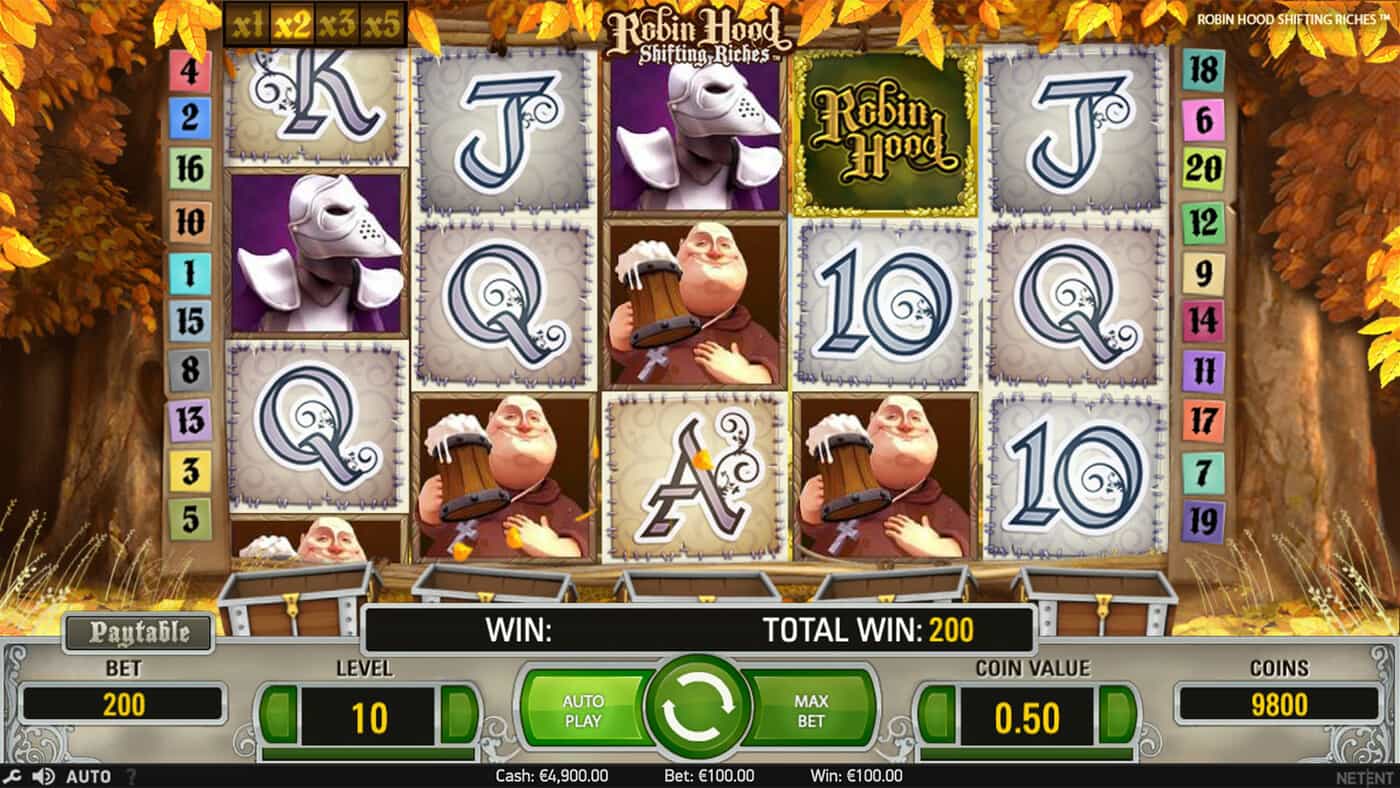Viewport: 1400px width, 788px height.
Task: Spin the reels using the central green spin icon
Action: [x=700, y=706]
